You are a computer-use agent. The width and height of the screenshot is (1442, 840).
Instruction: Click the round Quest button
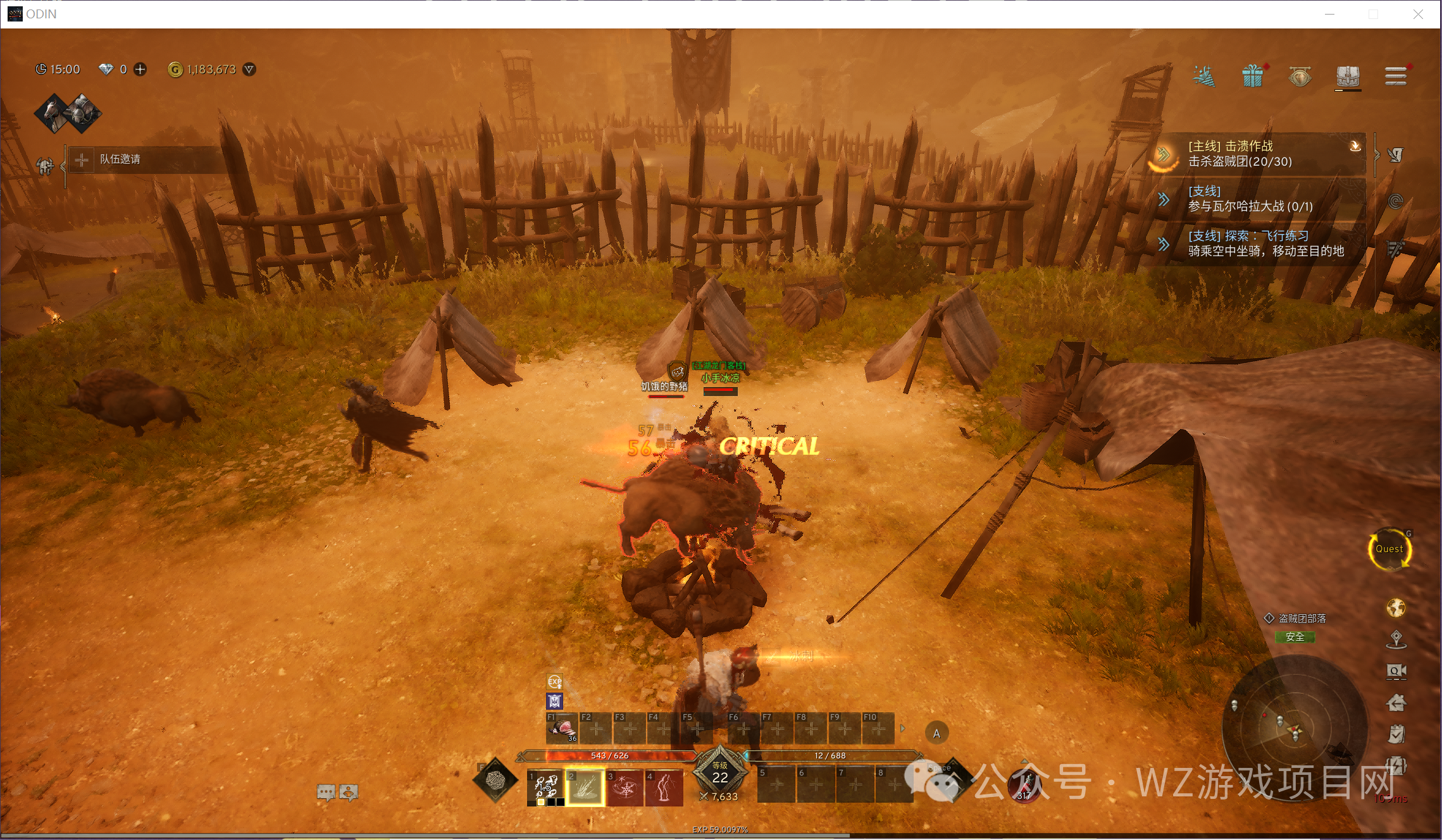pos(1389,549)
